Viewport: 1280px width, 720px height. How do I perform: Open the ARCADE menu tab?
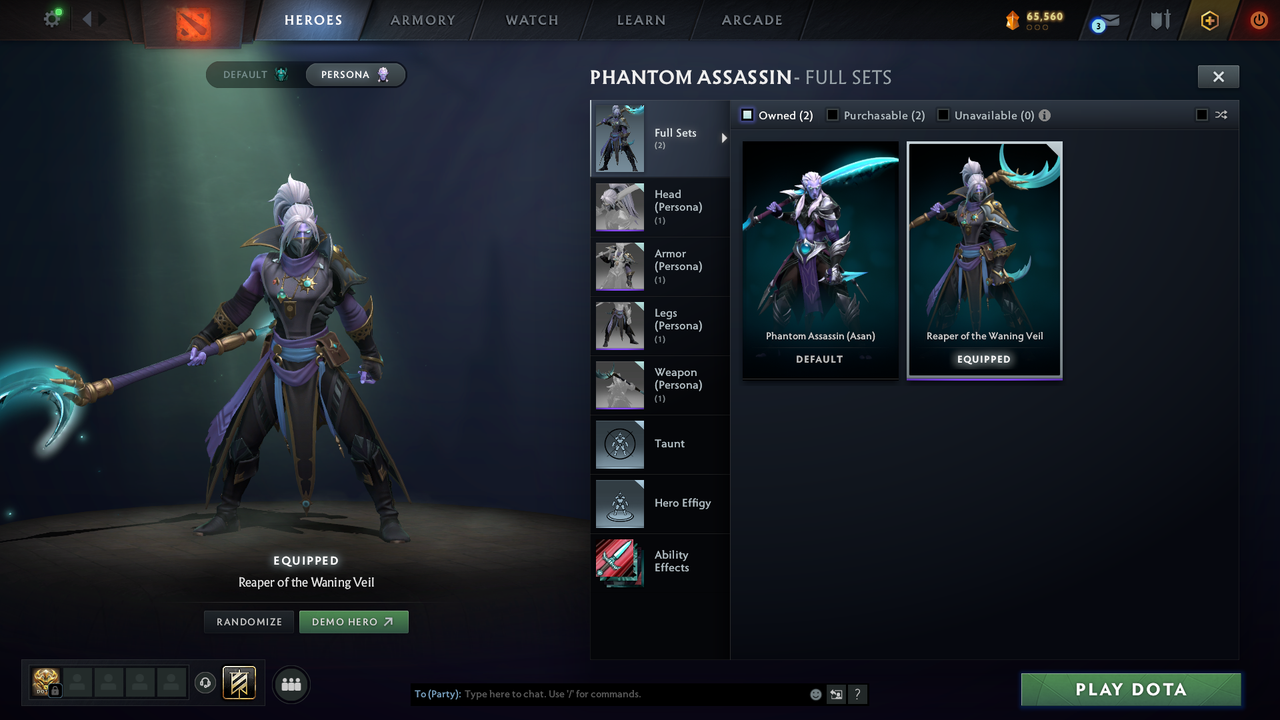(751, 20)
